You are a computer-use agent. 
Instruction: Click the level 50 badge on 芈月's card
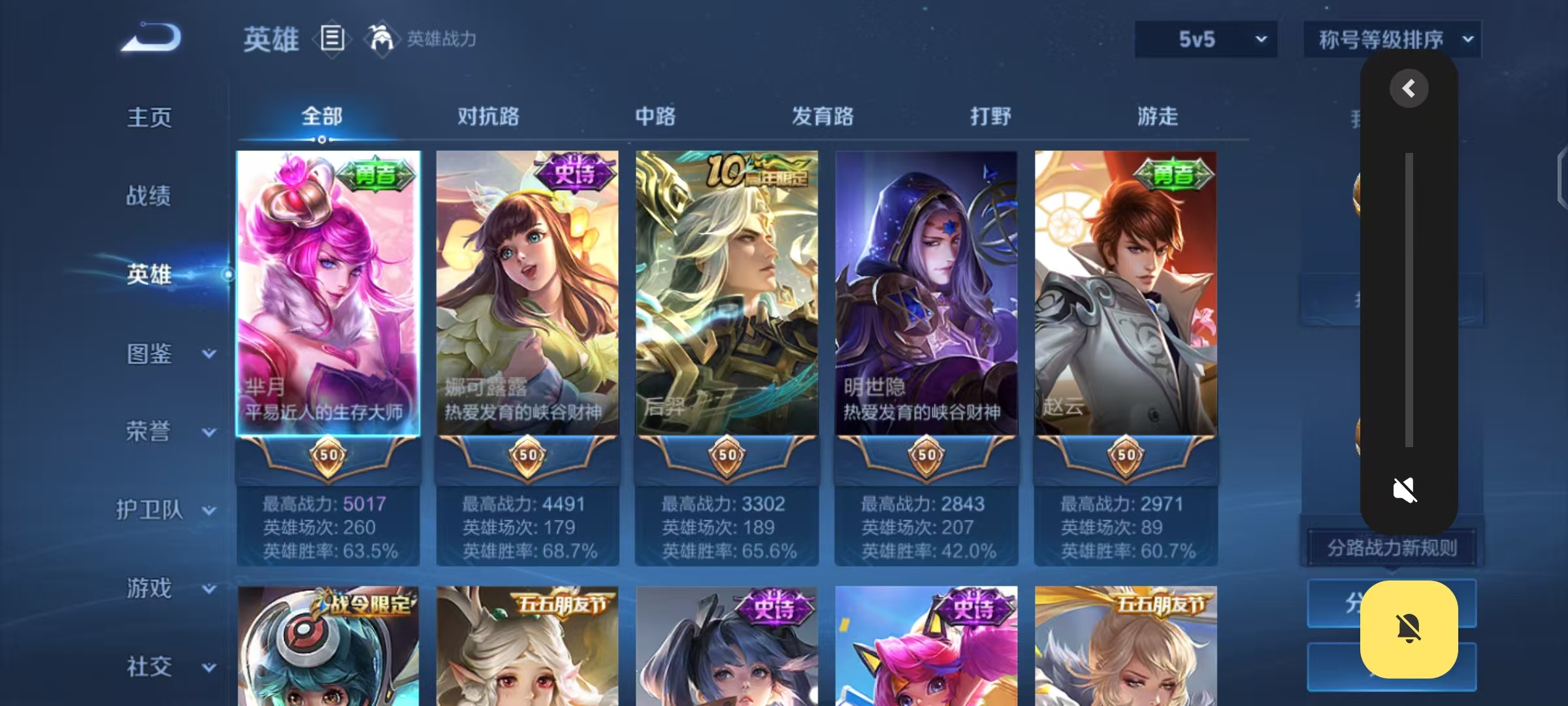click(x=329, y=458)
